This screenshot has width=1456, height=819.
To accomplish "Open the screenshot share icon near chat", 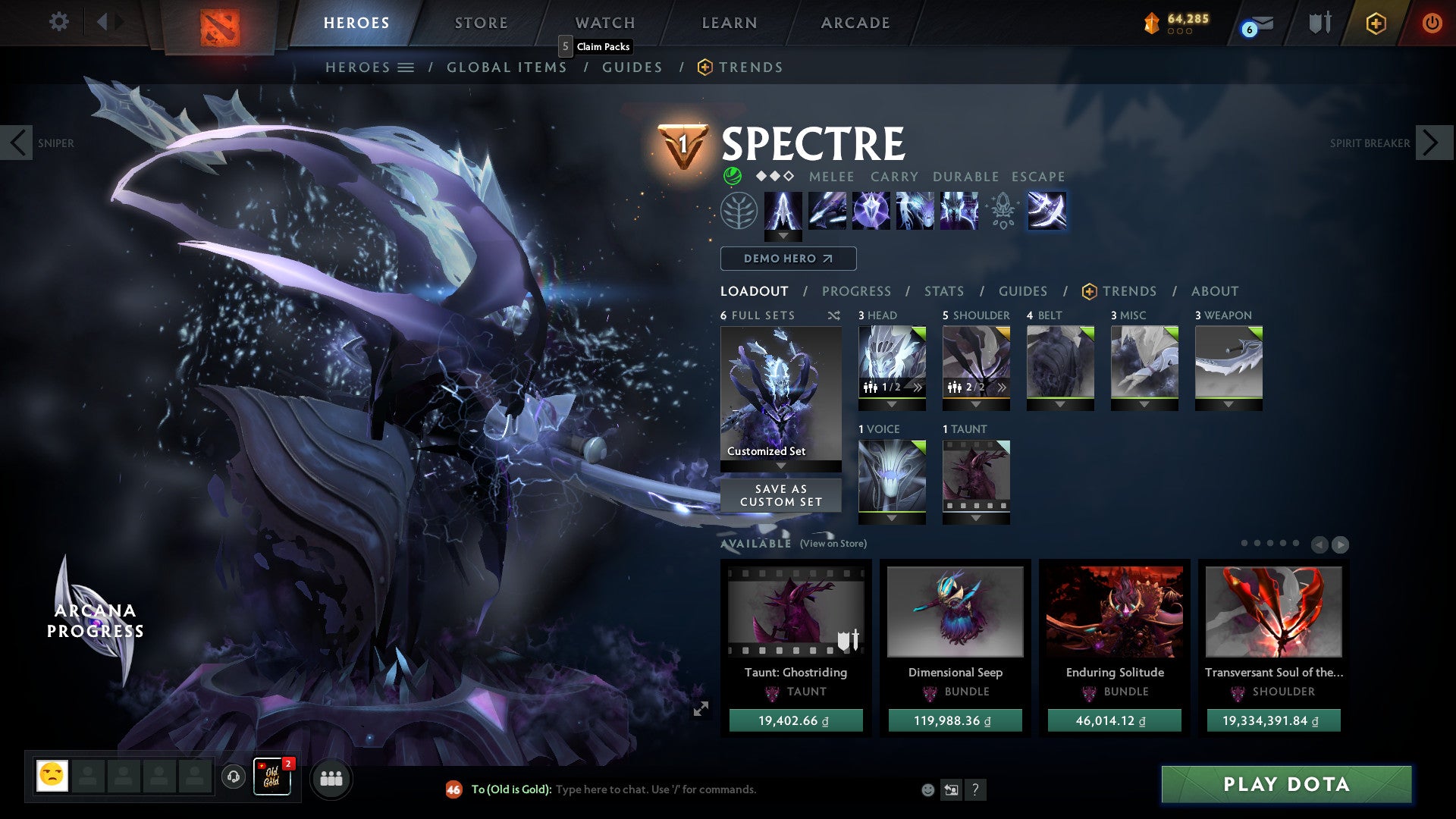I will tap(951, 789).
